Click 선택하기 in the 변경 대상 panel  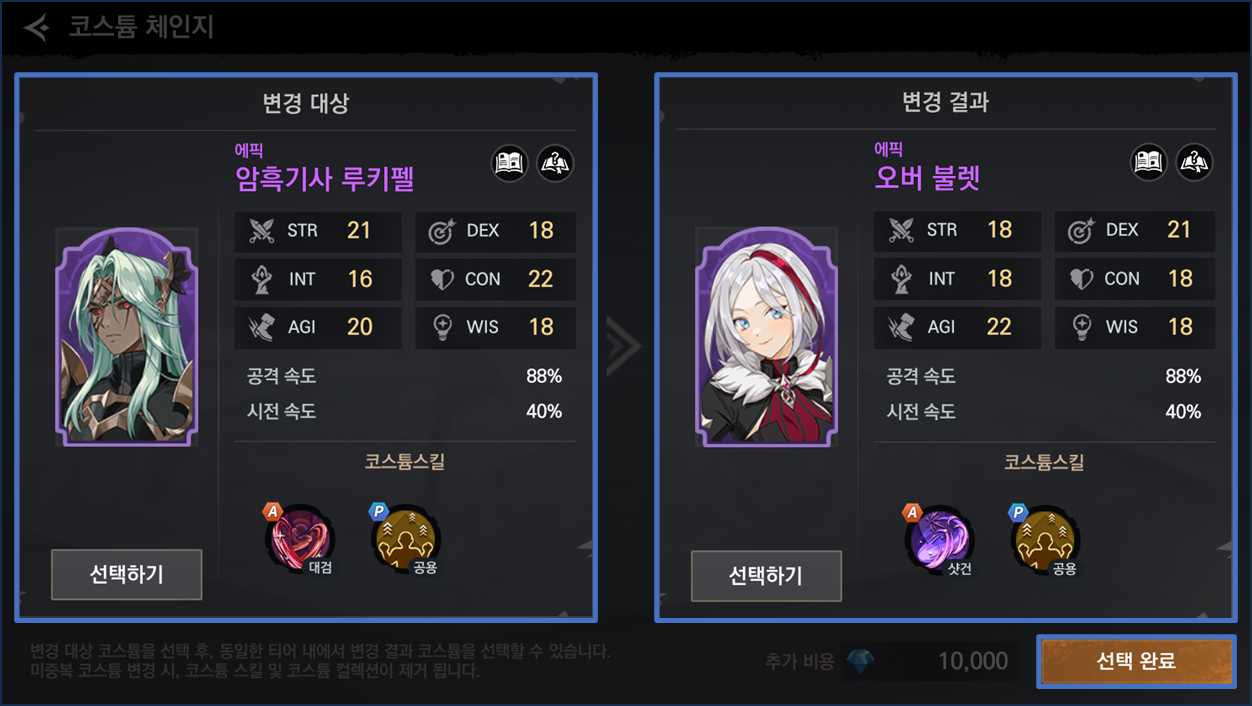pyautogui.click(x=127, y=574)
